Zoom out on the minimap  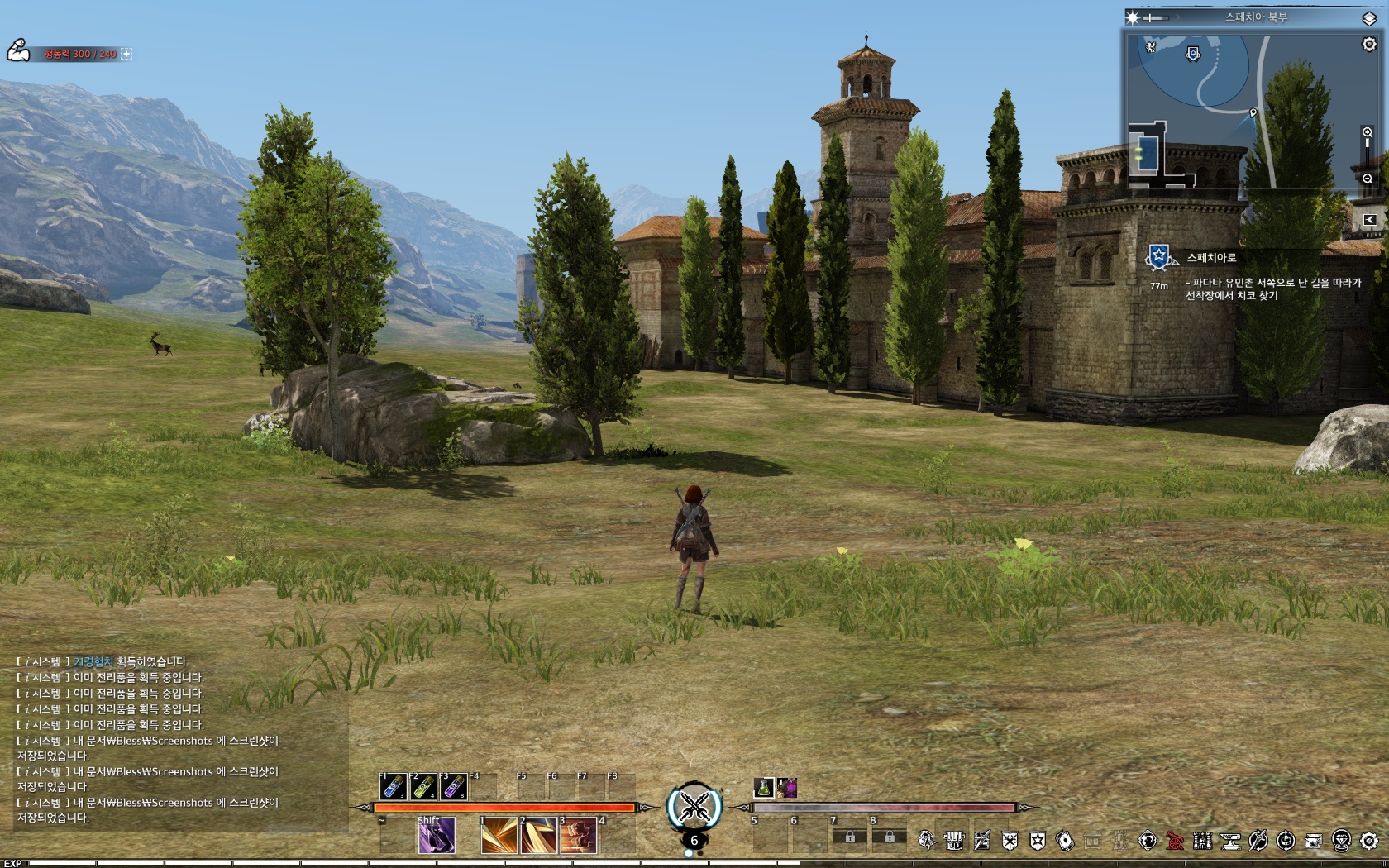point(1368,179)
